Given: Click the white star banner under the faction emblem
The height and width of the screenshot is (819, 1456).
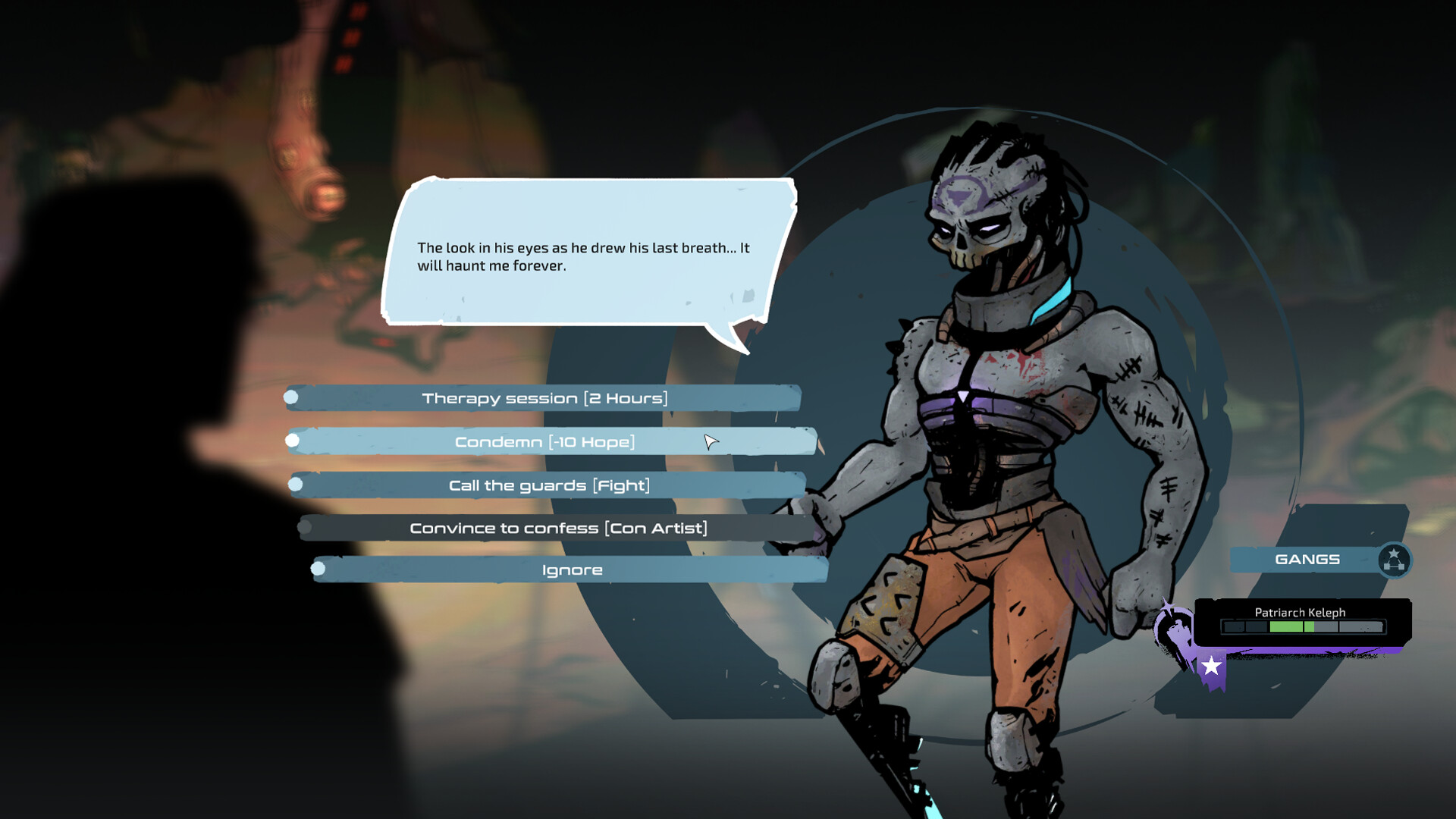Looking at the screenshot, I should pyautogui.click(x=1211, y=664).
